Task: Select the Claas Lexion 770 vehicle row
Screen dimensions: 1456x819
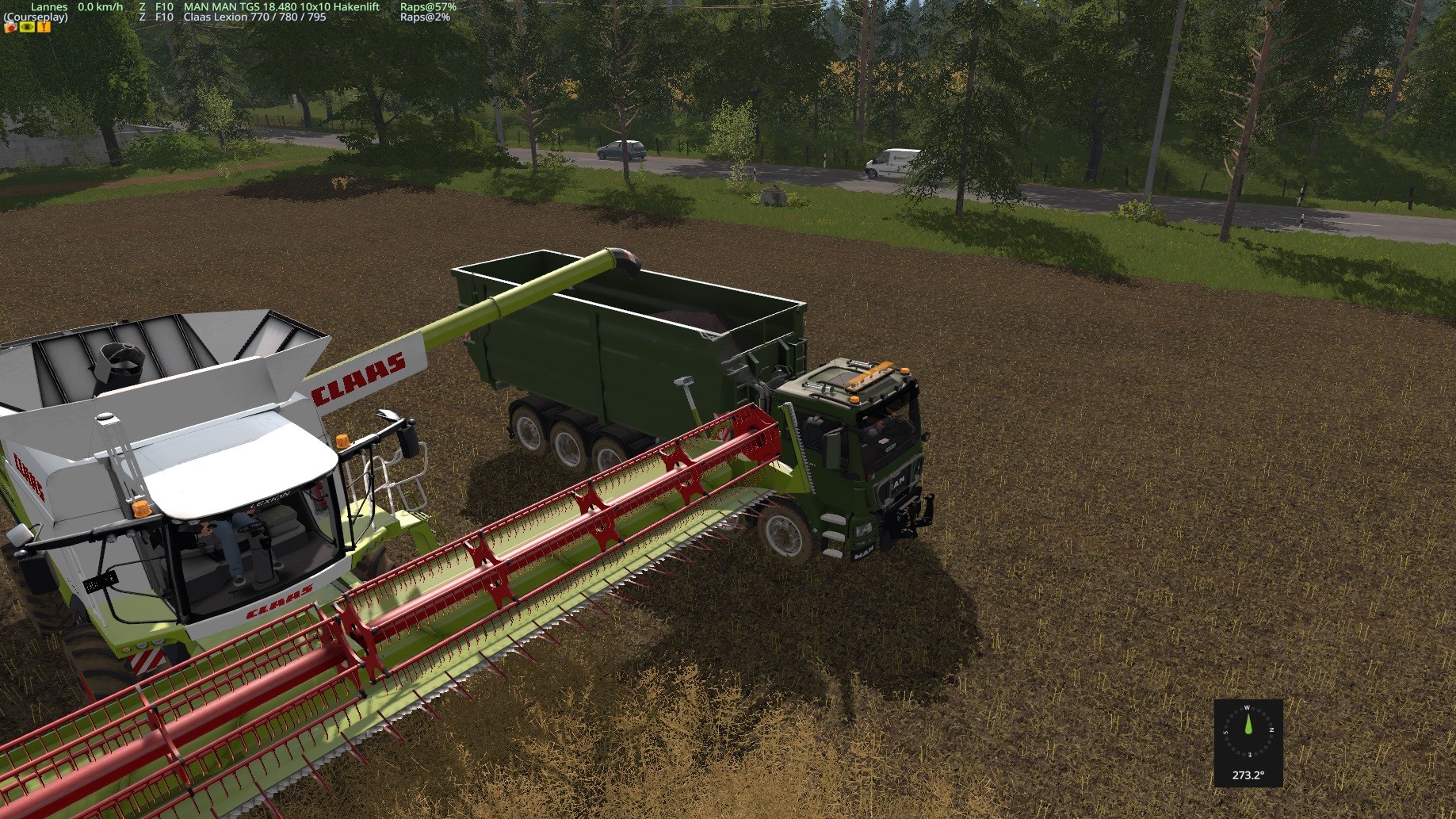Action: tap(254, 17)
